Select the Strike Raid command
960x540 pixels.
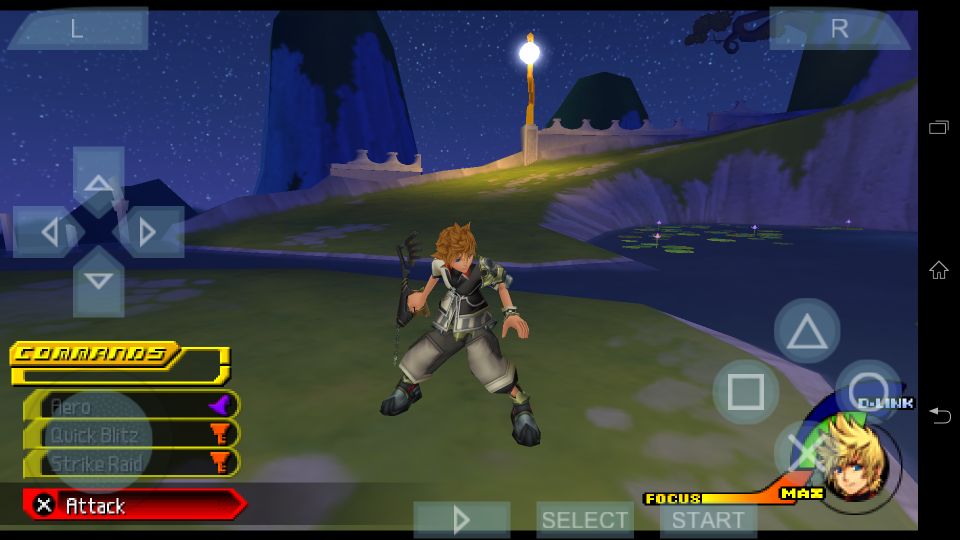coord(132,463)
